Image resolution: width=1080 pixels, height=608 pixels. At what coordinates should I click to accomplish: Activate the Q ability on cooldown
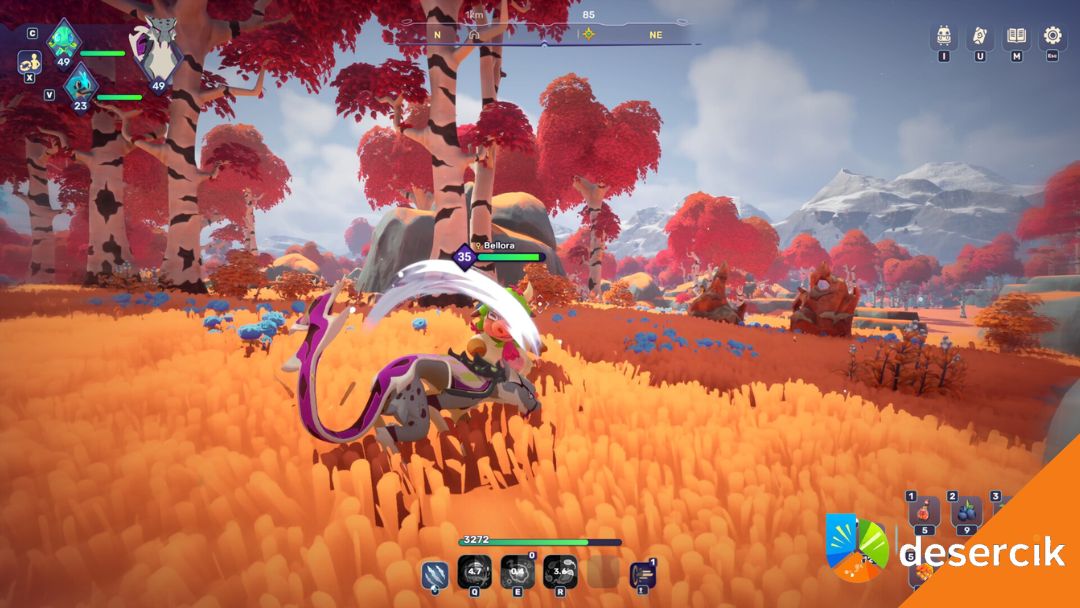474,572
